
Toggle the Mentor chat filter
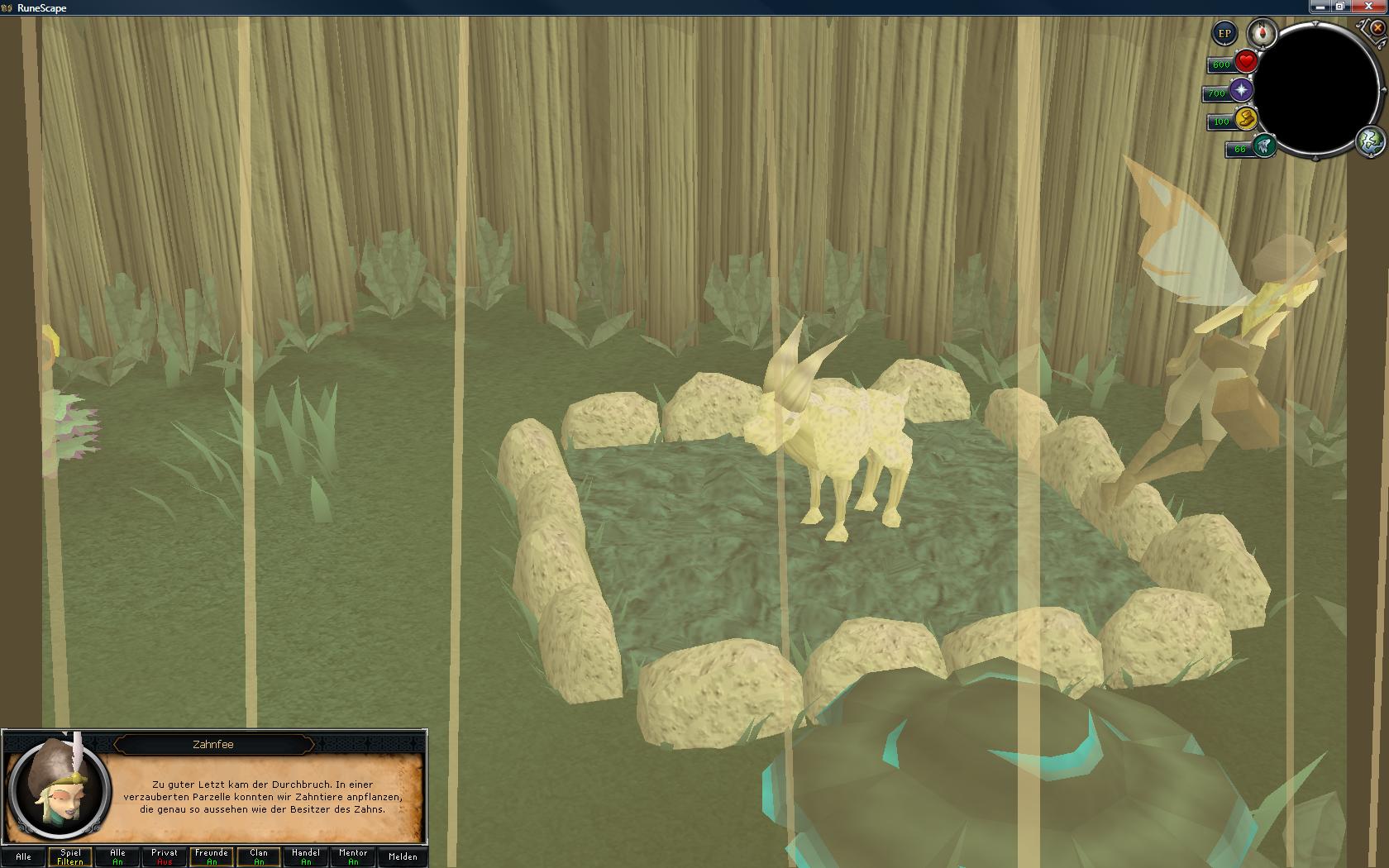click(353, 856)
